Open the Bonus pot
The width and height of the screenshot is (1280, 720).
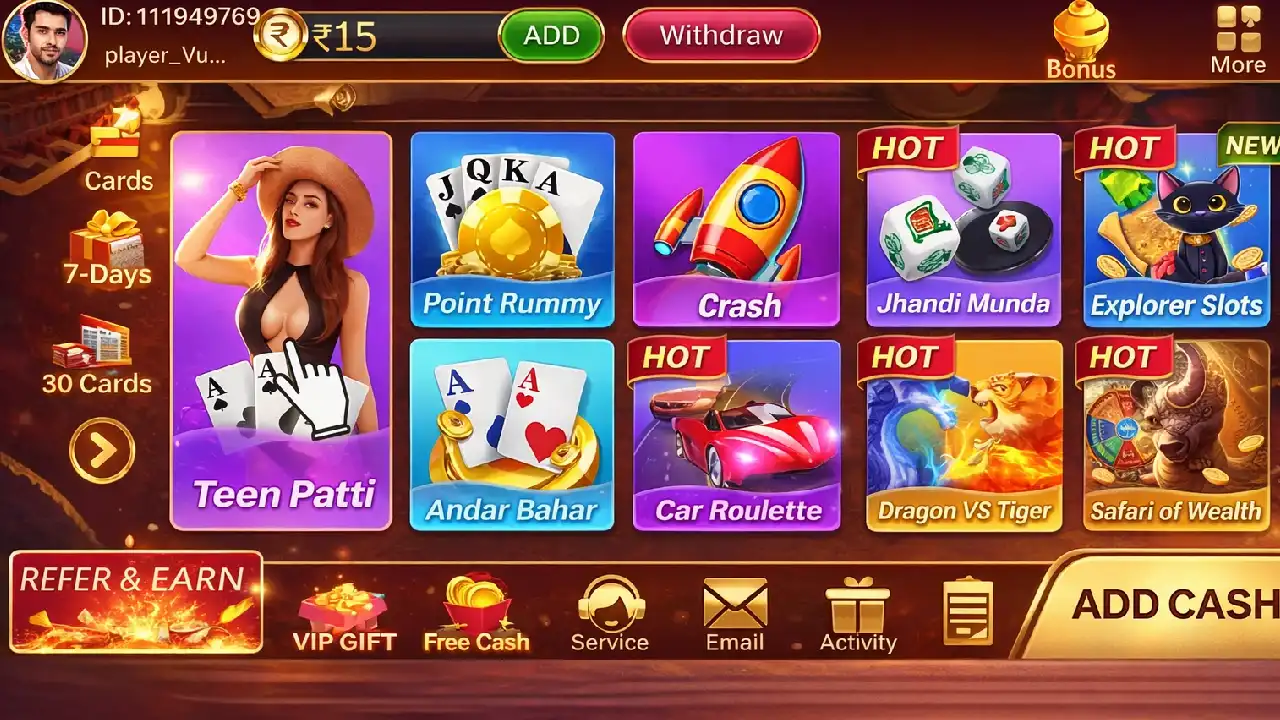tap(1080, 41)
